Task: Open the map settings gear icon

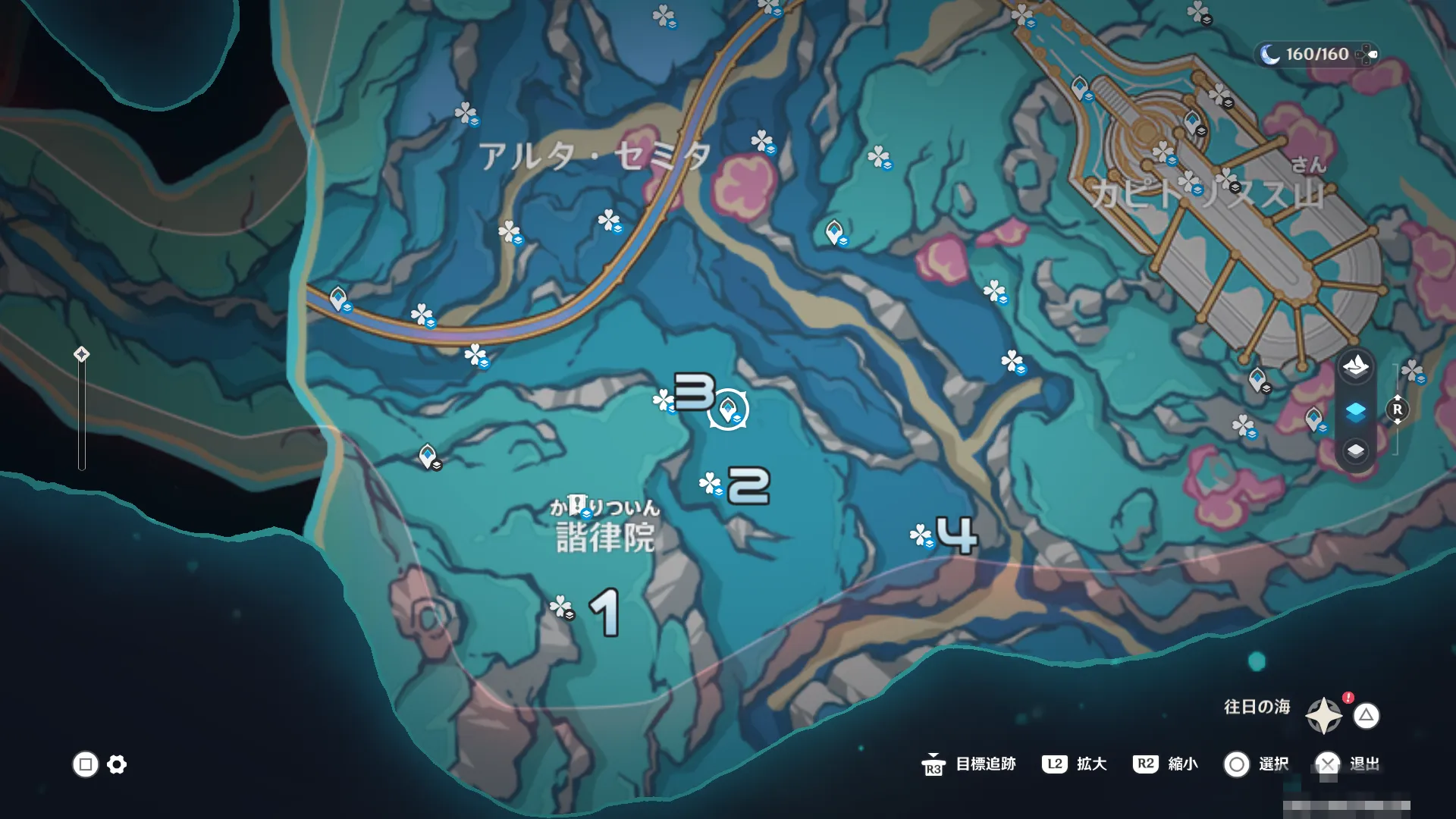Action: click(117, 764)
